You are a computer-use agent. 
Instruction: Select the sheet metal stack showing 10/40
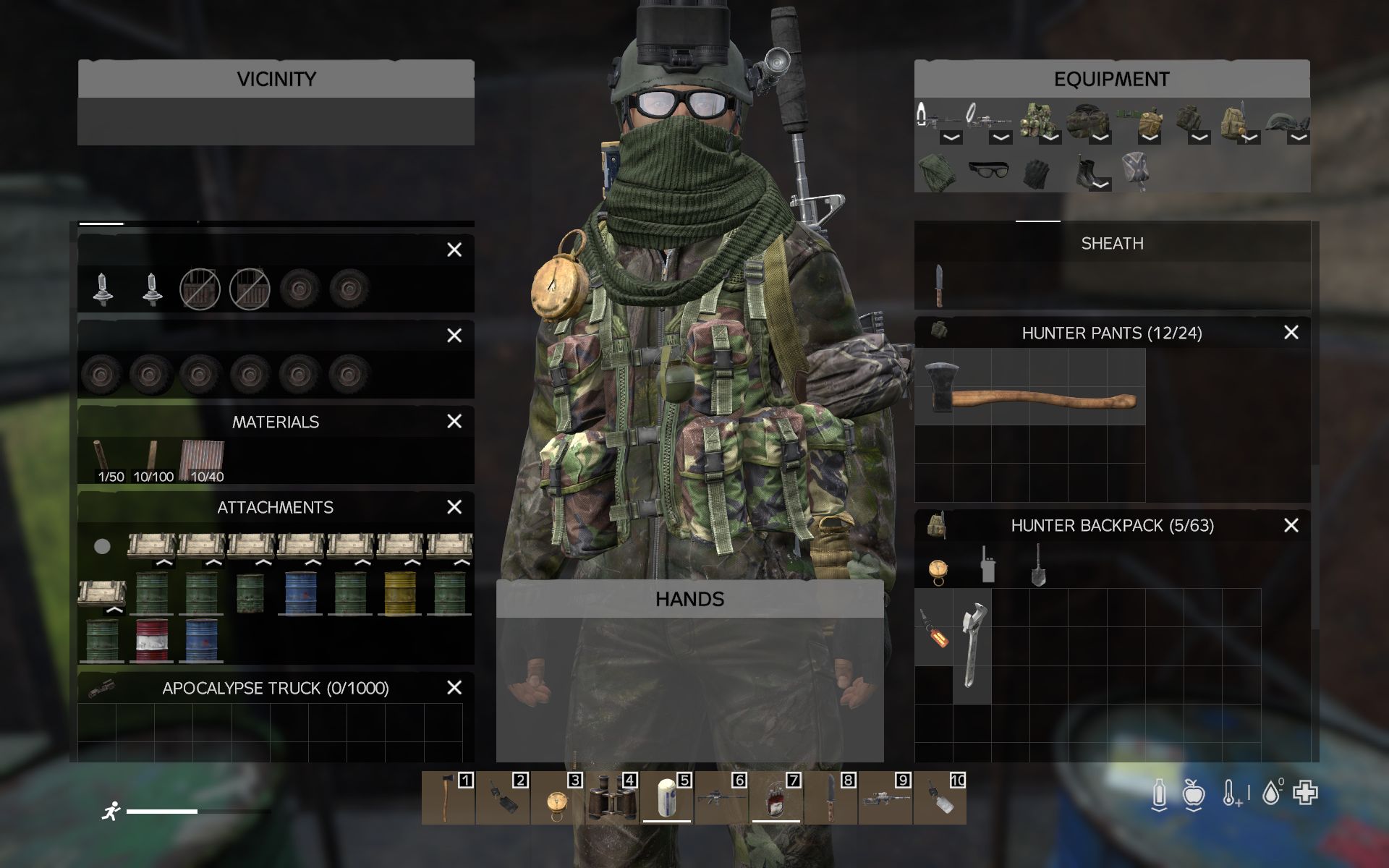point(203,460)
